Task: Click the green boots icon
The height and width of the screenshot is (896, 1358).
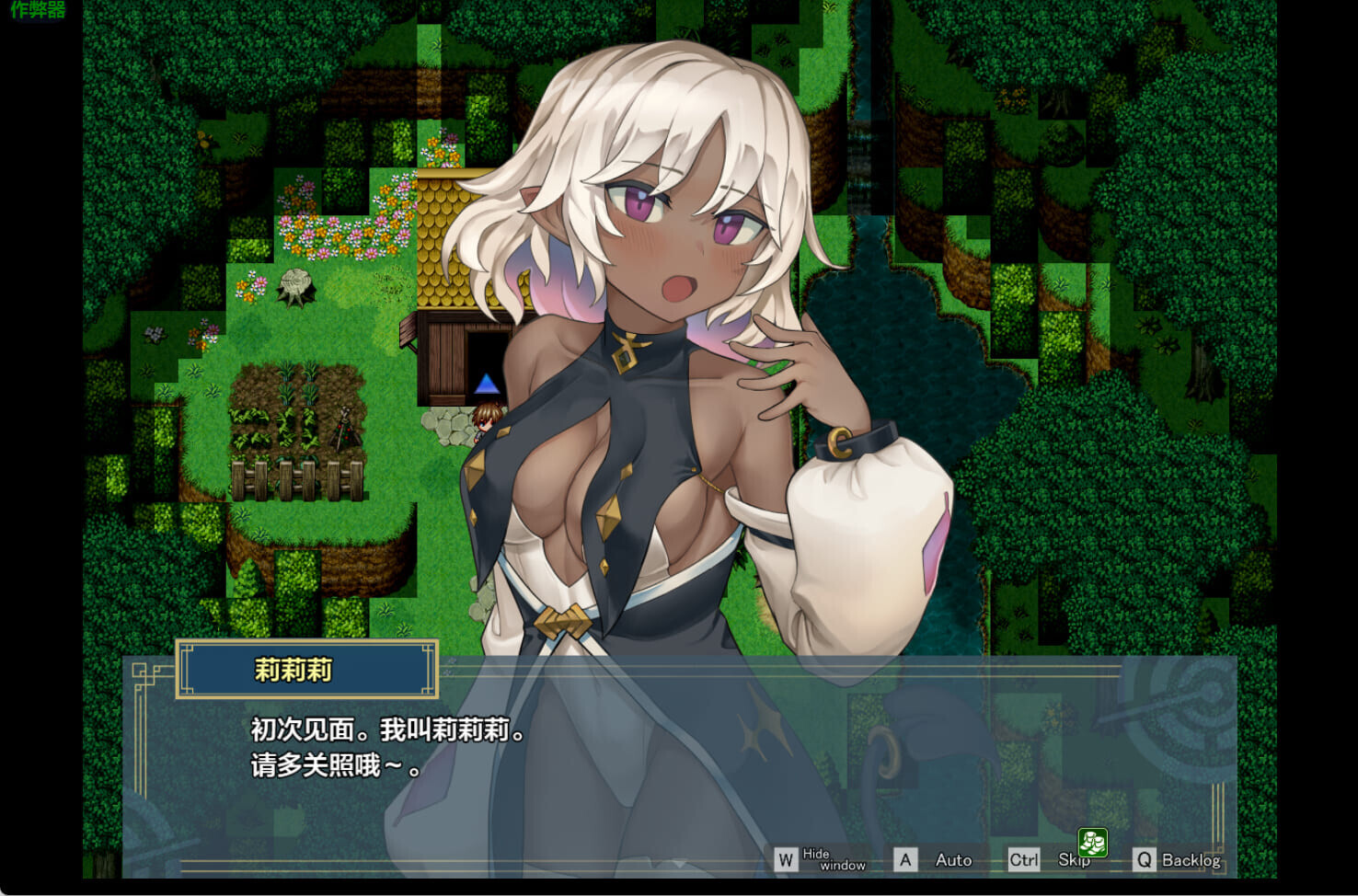Action: [x=1092, y=842]
